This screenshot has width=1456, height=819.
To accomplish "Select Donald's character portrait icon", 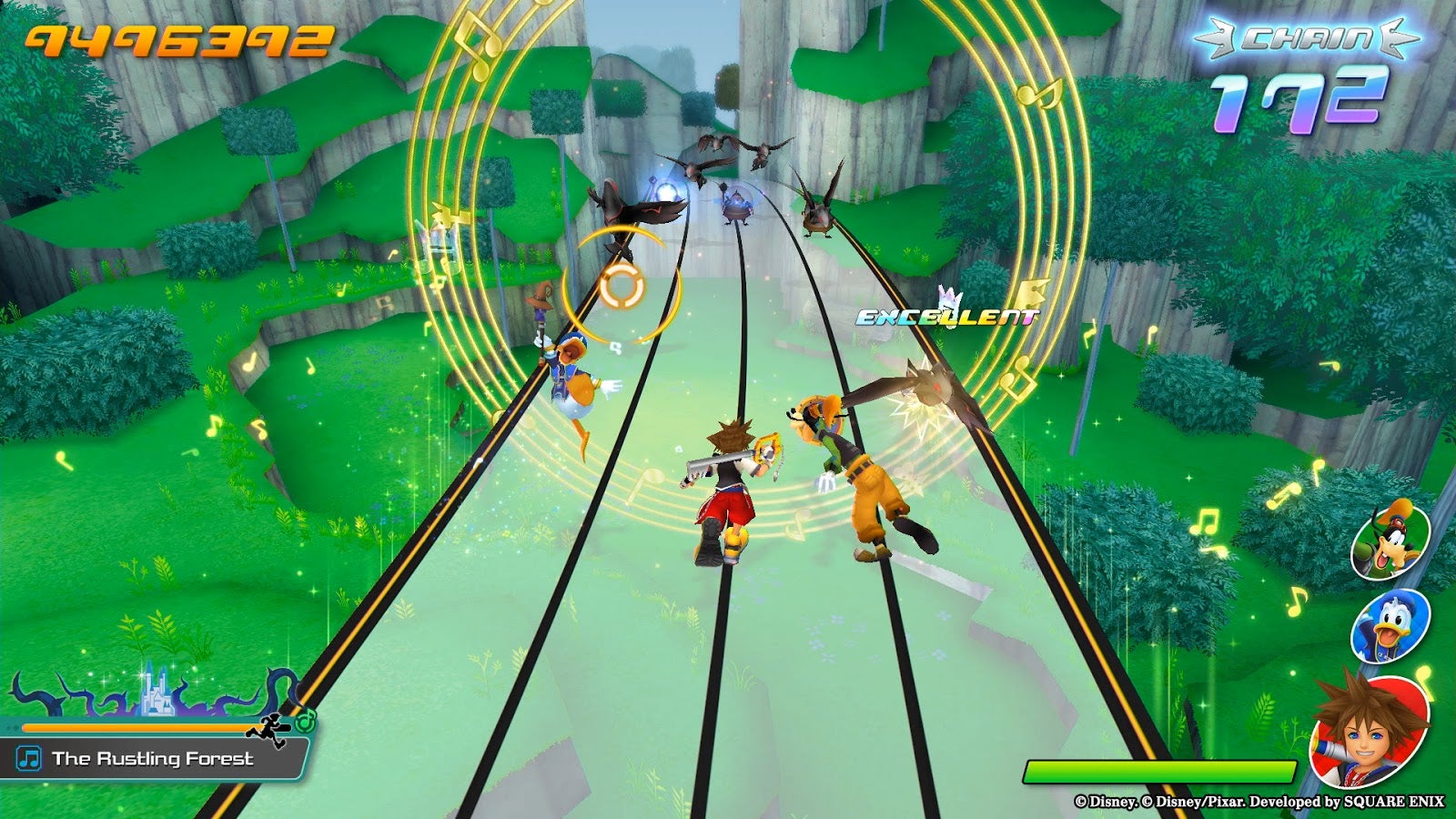I will click(1392, 628).
